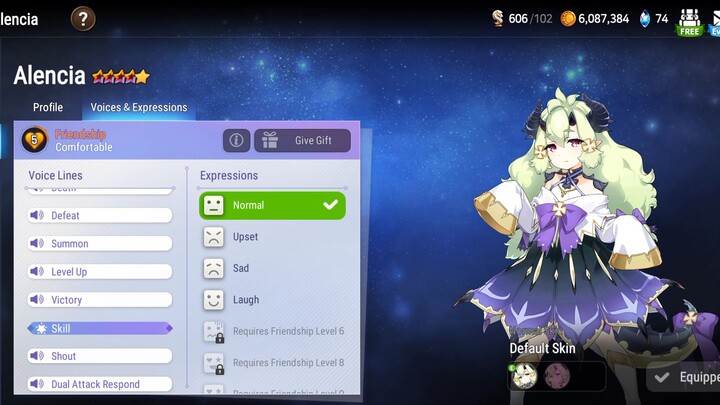The height and width of the screenshot is (405, 720).
Task: Choose the Sad expression
Action: tap(272, 268)
